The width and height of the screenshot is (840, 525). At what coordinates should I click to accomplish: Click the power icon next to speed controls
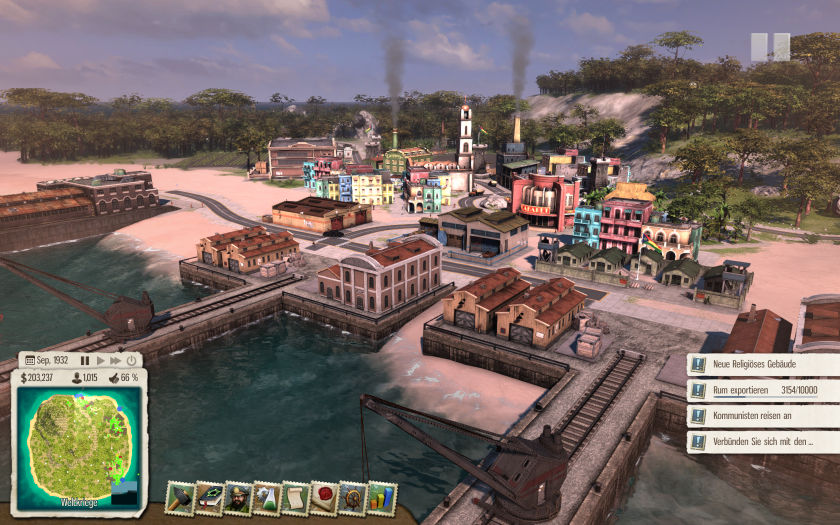pos(131,360)
